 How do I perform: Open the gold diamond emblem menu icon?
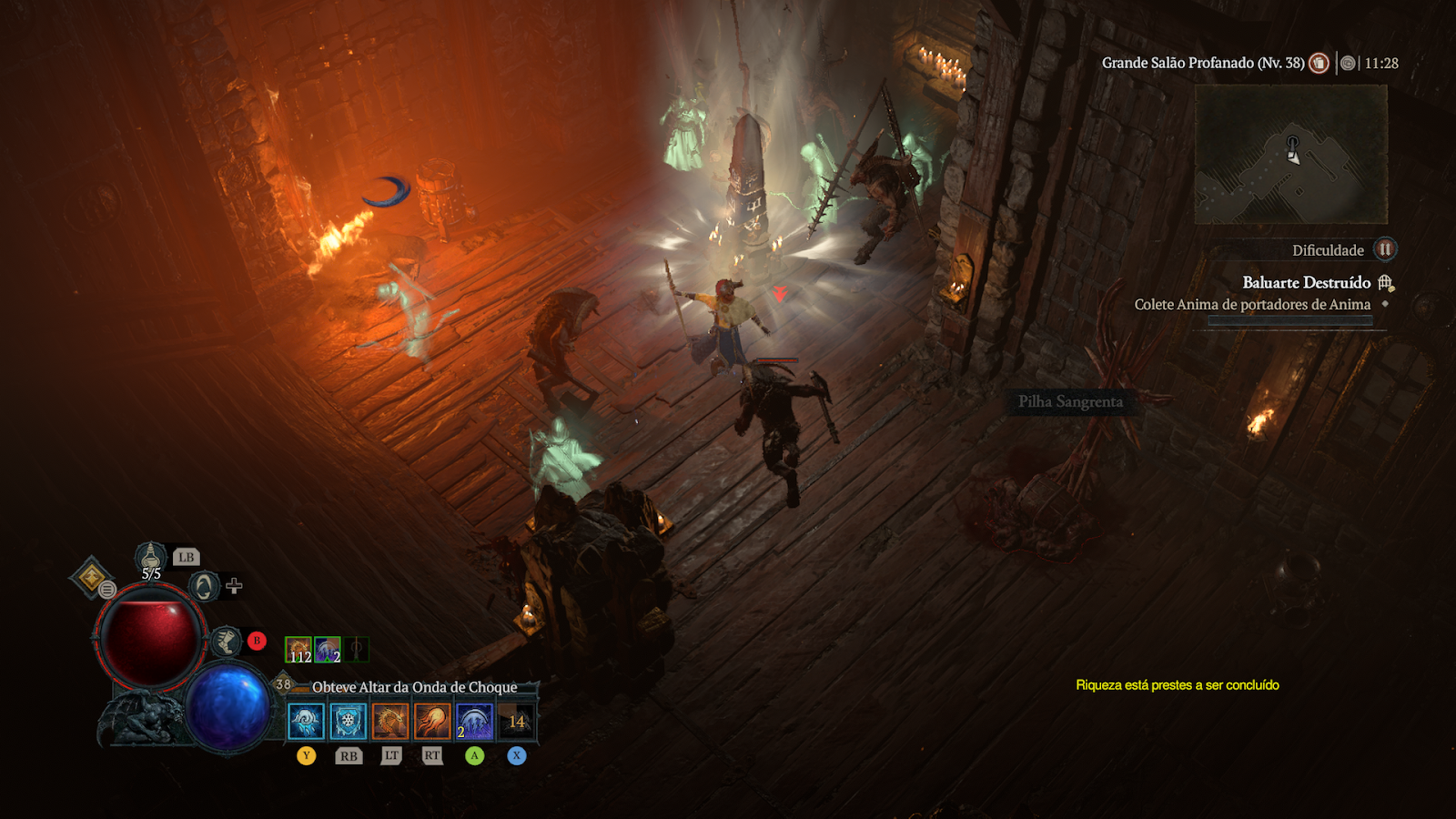point(91,576)
